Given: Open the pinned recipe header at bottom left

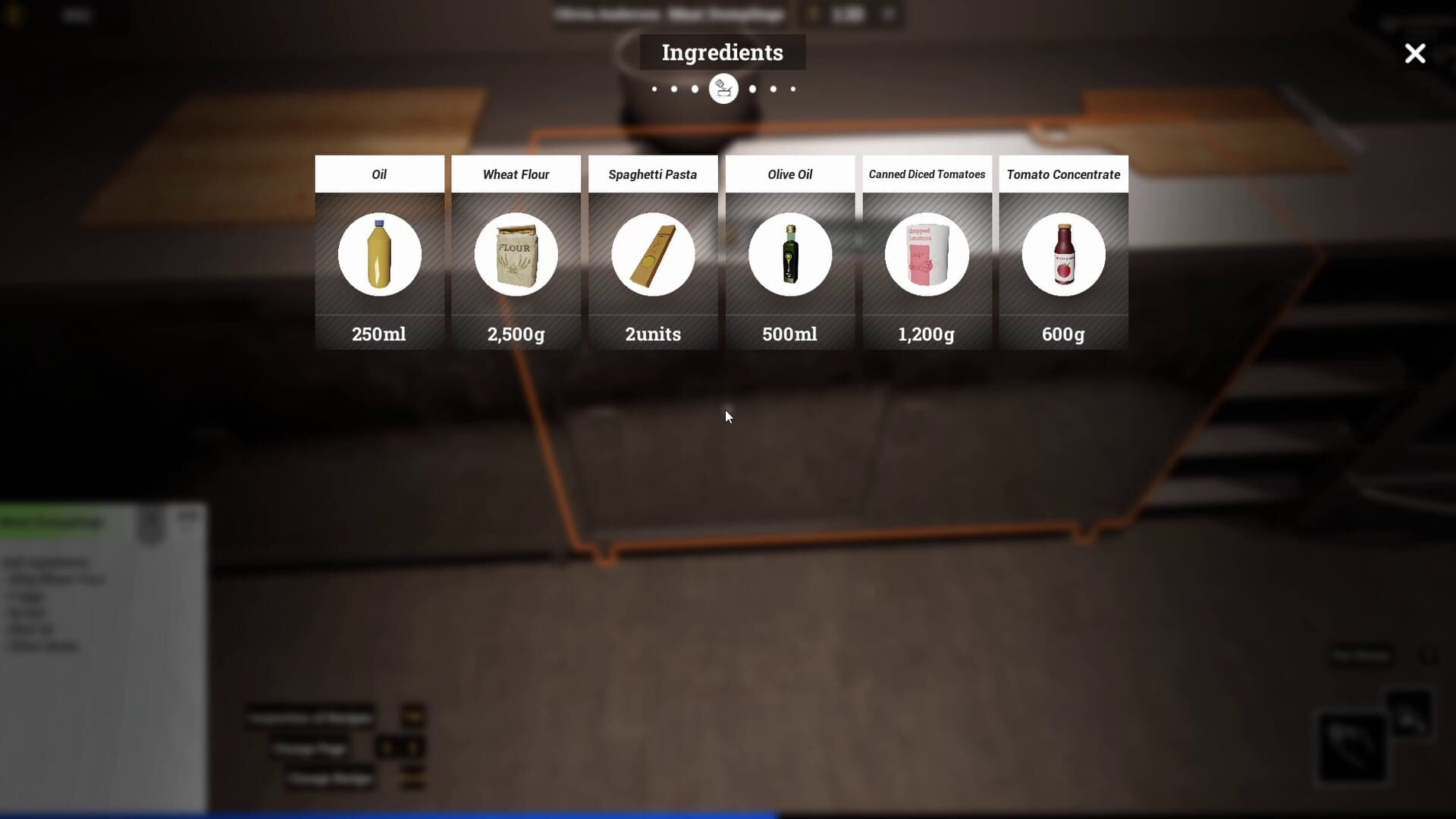Looking at the screenshot, I should click(x=51, y=522).
